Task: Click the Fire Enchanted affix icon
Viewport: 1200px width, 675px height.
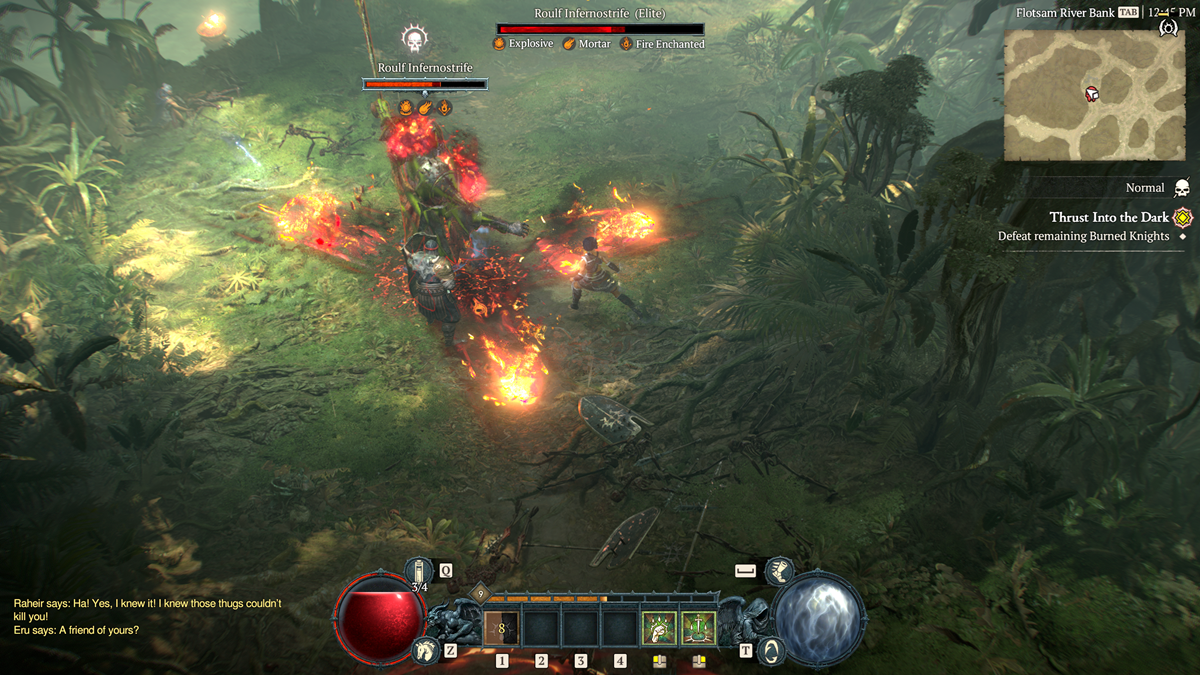Action: pyautogui.click(x=627, y=44)
